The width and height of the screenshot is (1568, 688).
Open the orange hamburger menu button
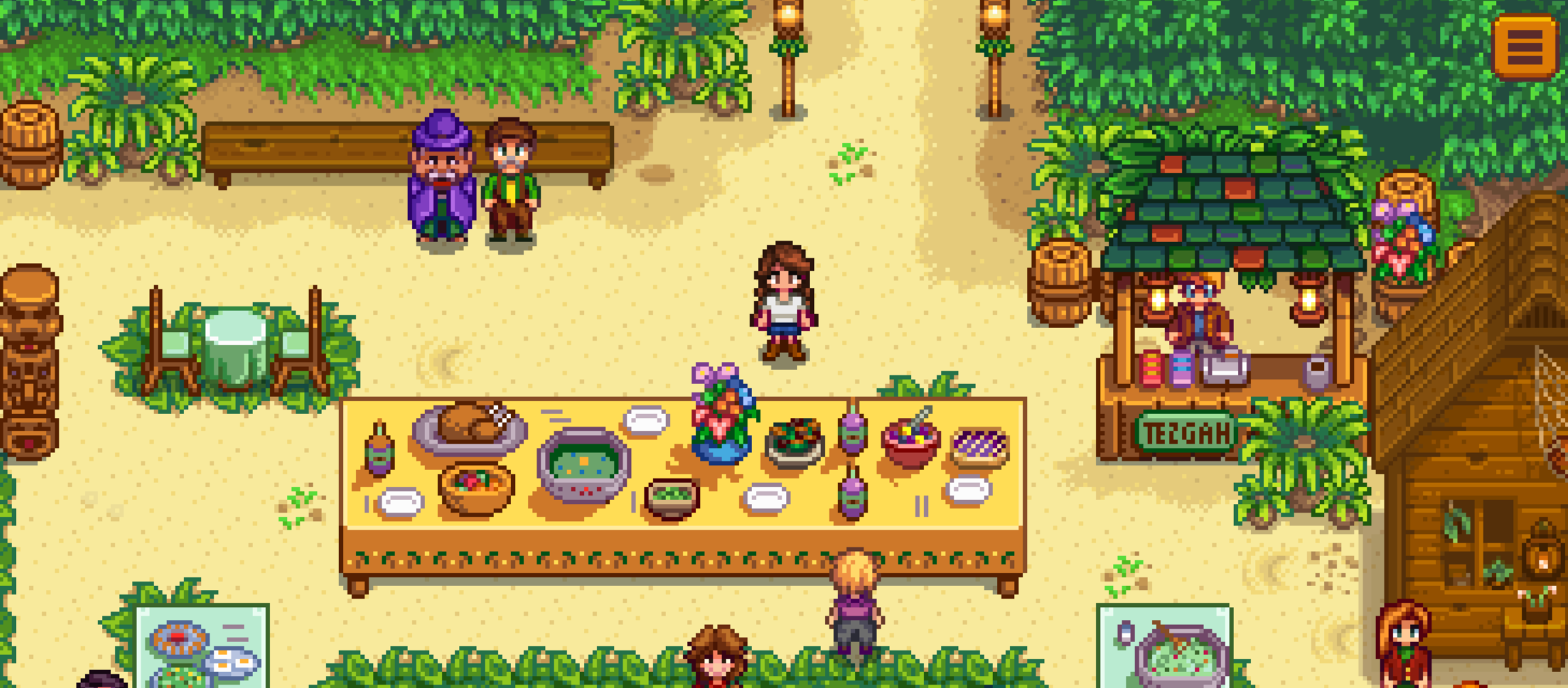point(1525,46)
